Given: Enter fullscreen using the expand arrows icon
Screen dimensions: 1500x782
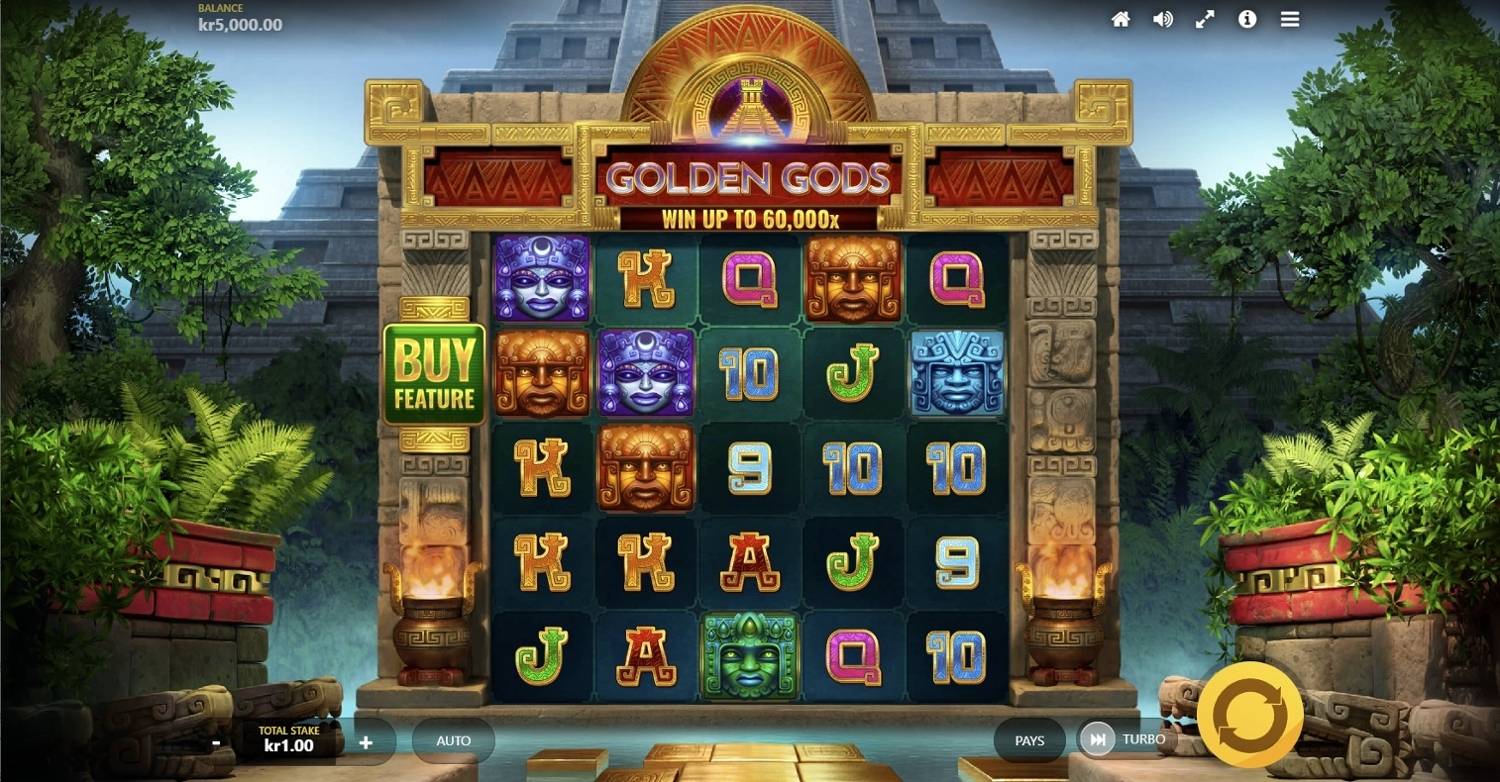Looking at the screenshot, I should 1204,18.
